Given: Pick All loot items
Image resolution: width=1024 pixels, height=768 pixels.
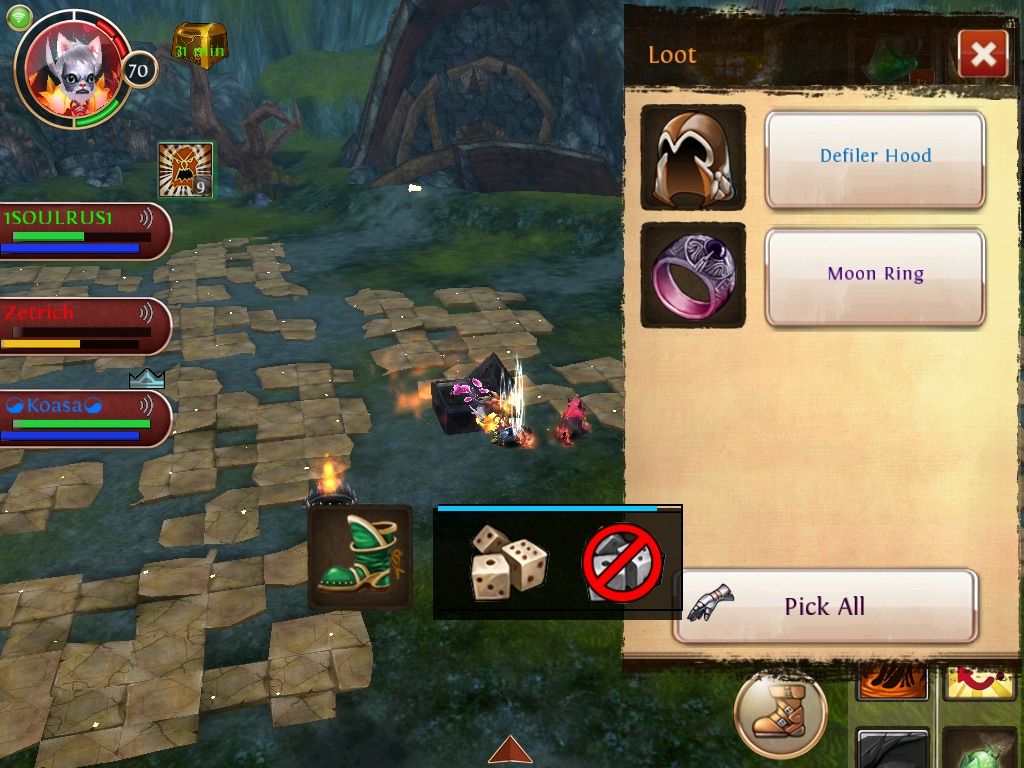Looking at the screenshot, I should (824, 606).
